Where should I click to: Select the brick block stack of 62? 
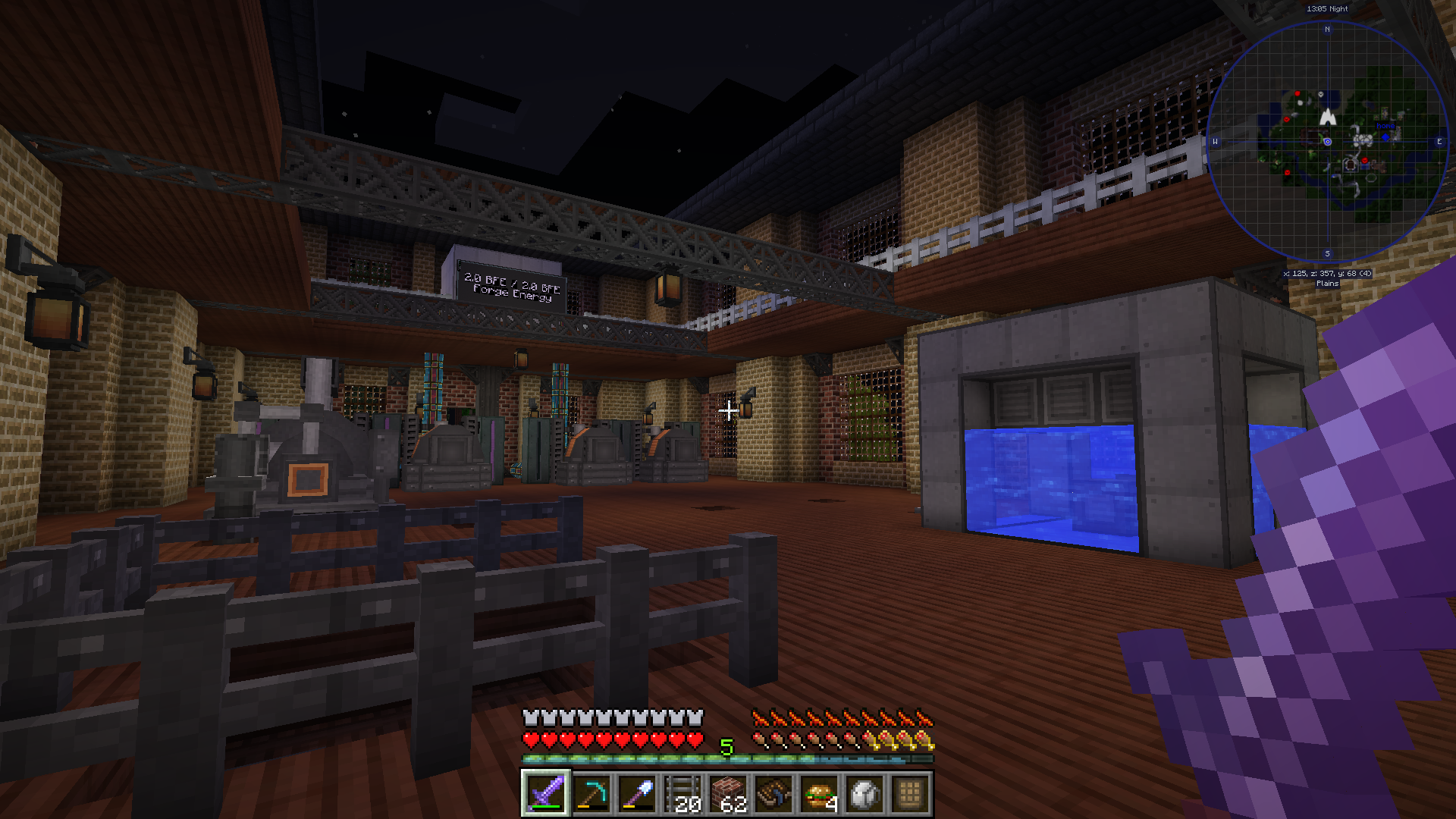pos(728,794)
